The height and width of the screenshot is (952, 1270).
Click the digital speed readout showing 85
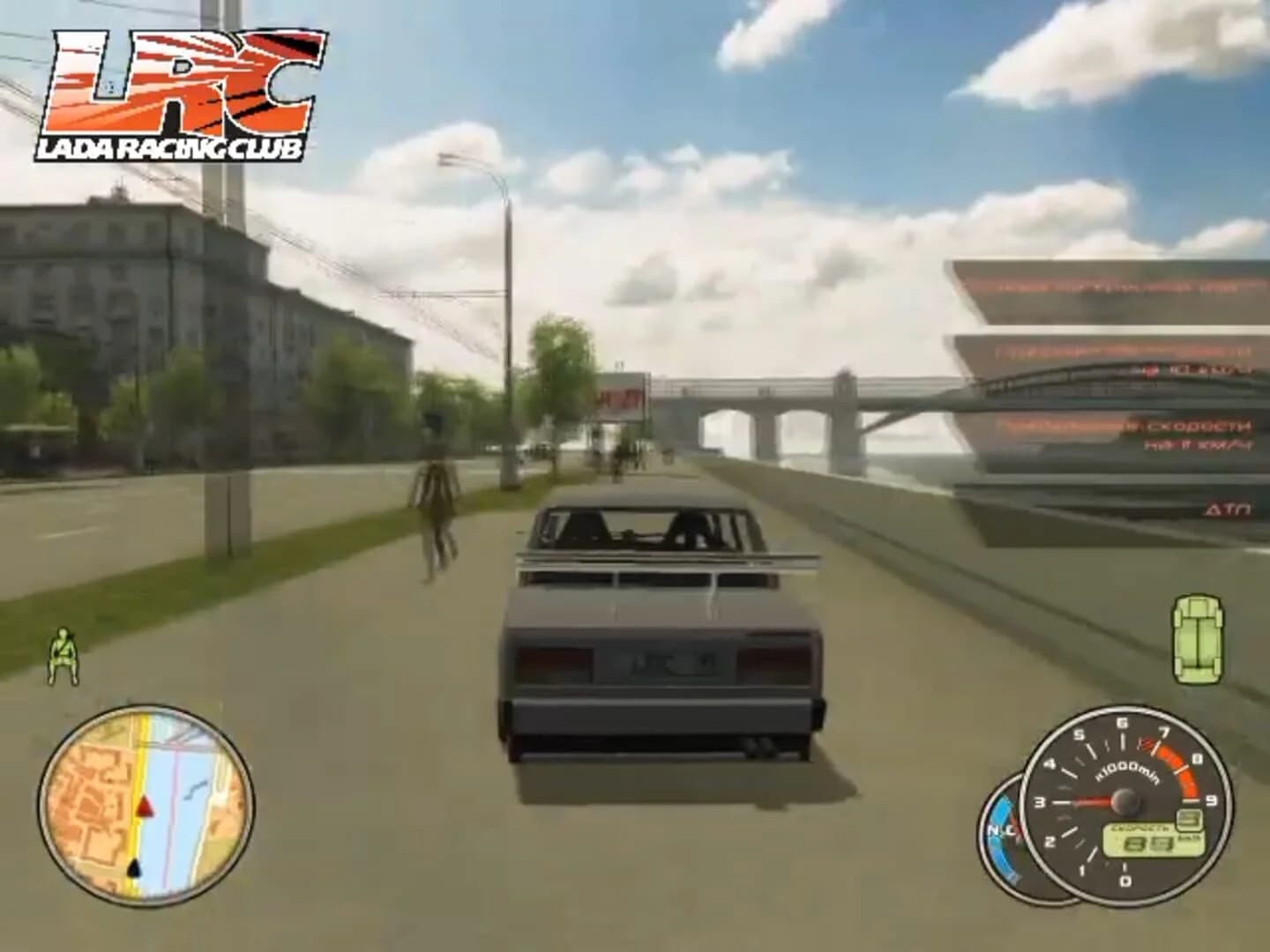[1147, 843]
